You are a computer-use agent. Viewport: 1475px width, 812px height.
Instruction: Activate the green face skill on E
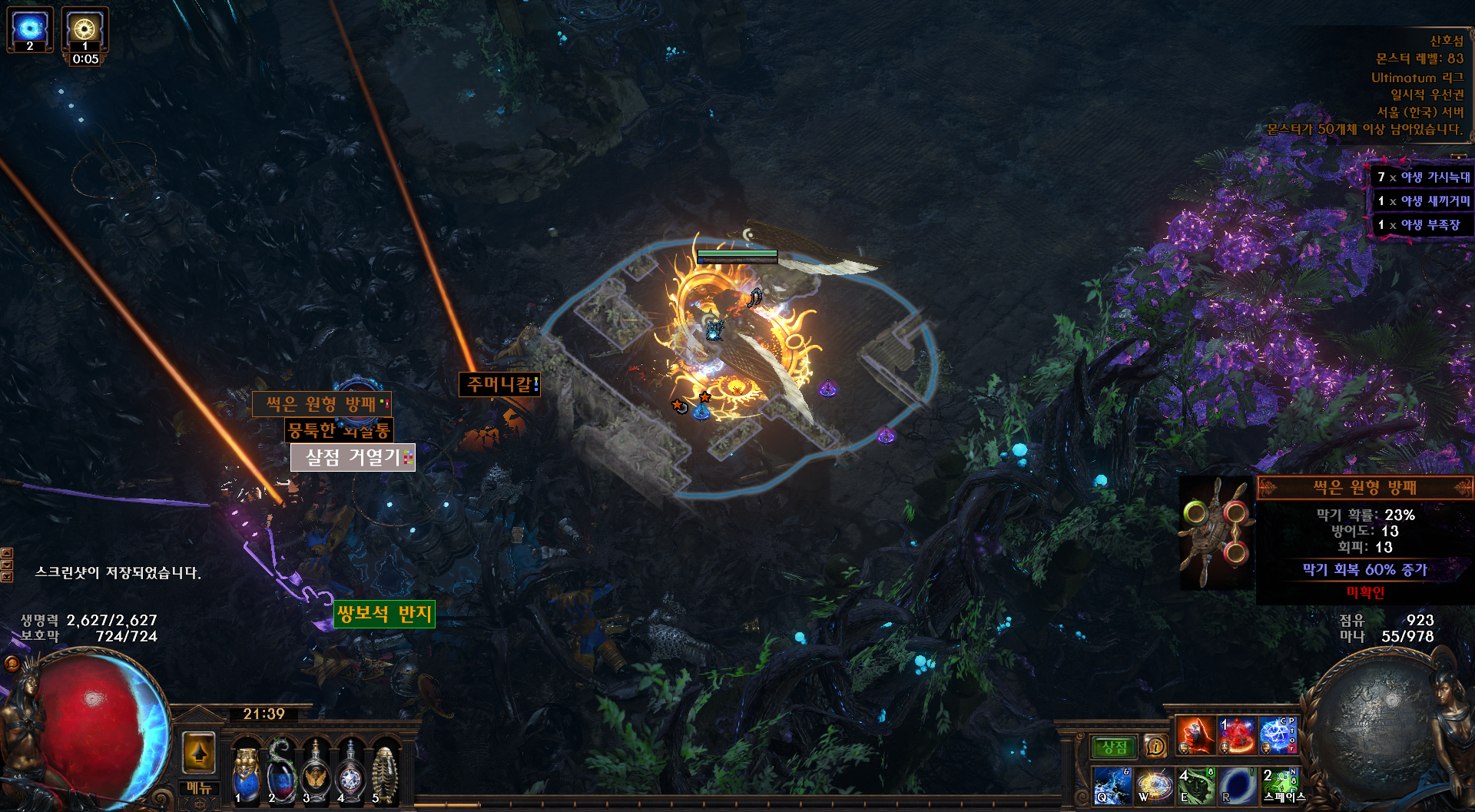point(1196,786)
